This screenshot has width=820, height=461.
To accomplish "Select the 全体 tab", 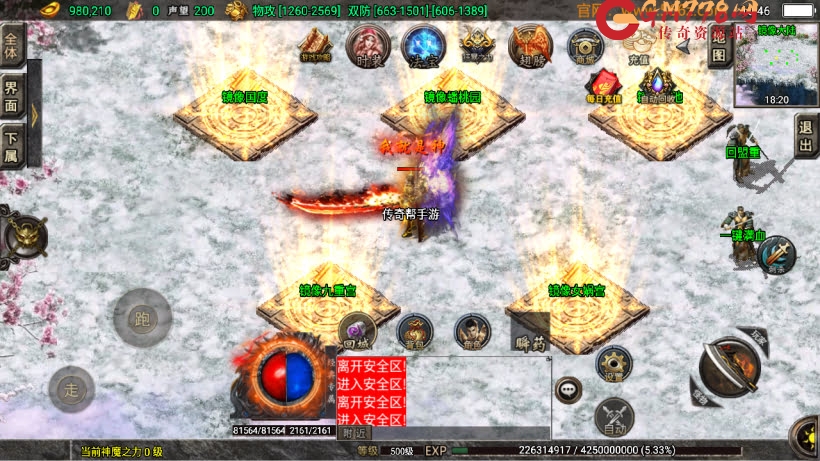I will 12,48.
